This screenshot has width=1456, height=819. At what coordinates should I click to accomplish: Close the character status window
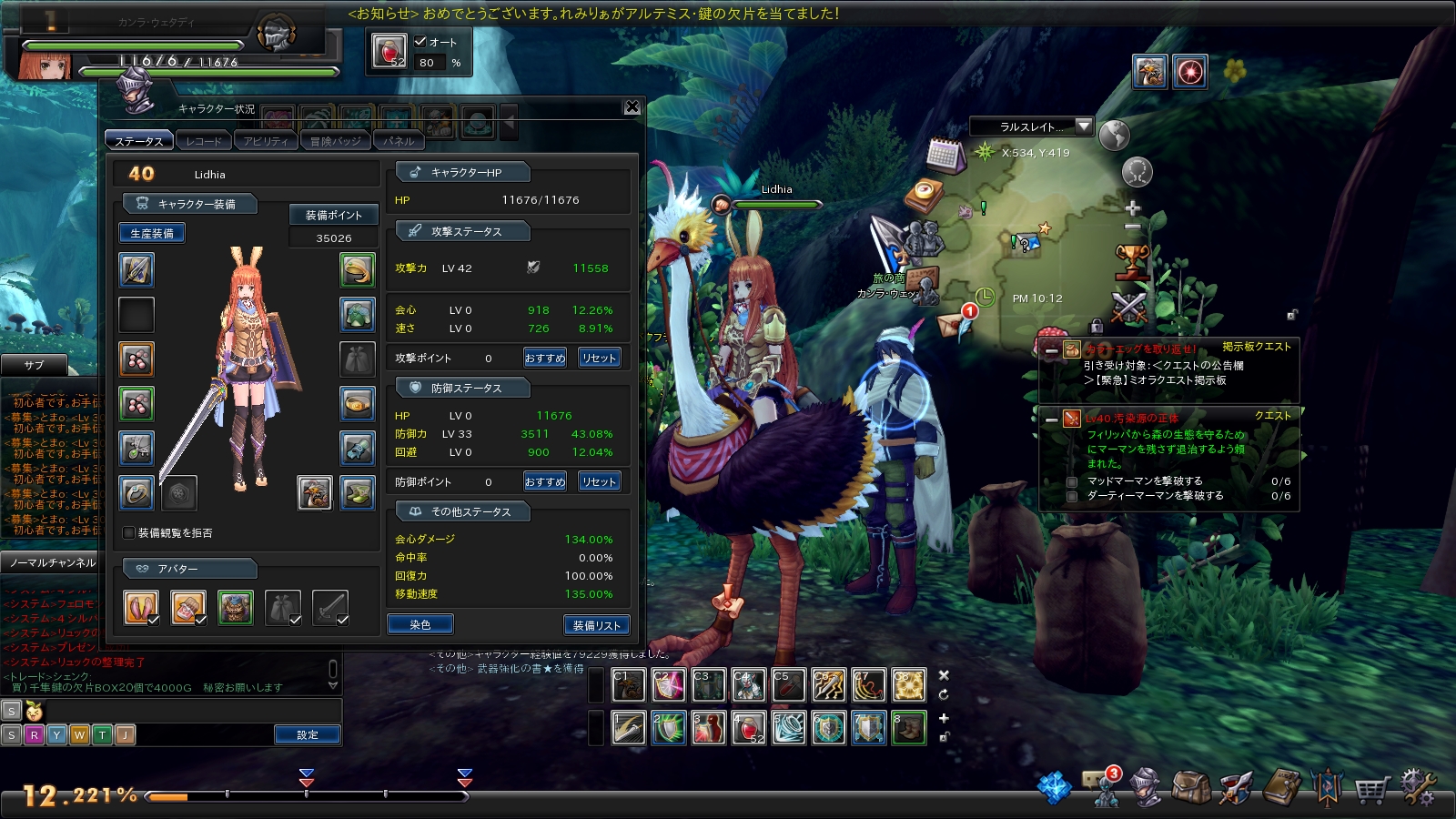[632, 107]
